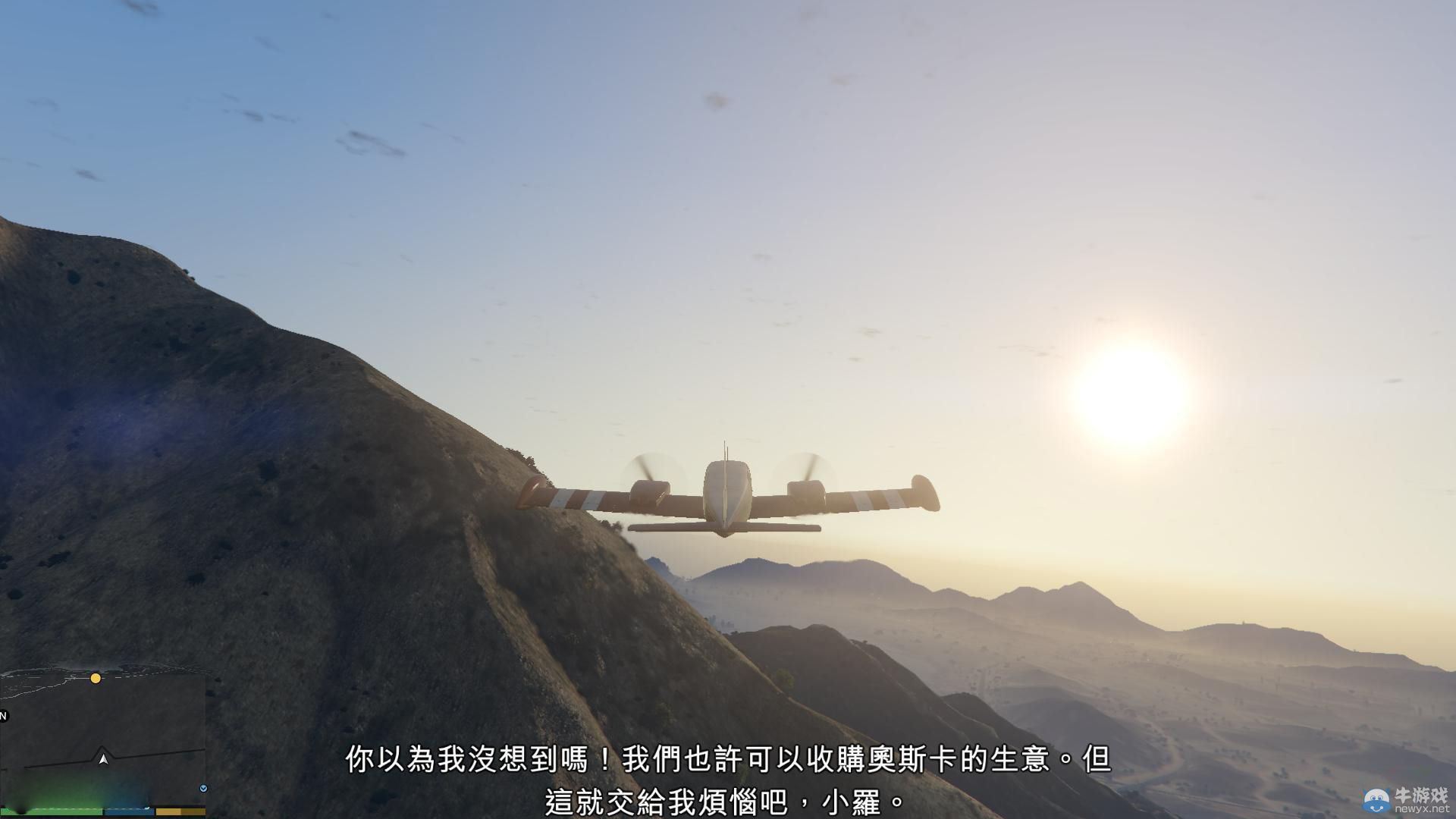
Task: Click the small path markings on the minimap's upper area
Action: click(x=42, y=686)
